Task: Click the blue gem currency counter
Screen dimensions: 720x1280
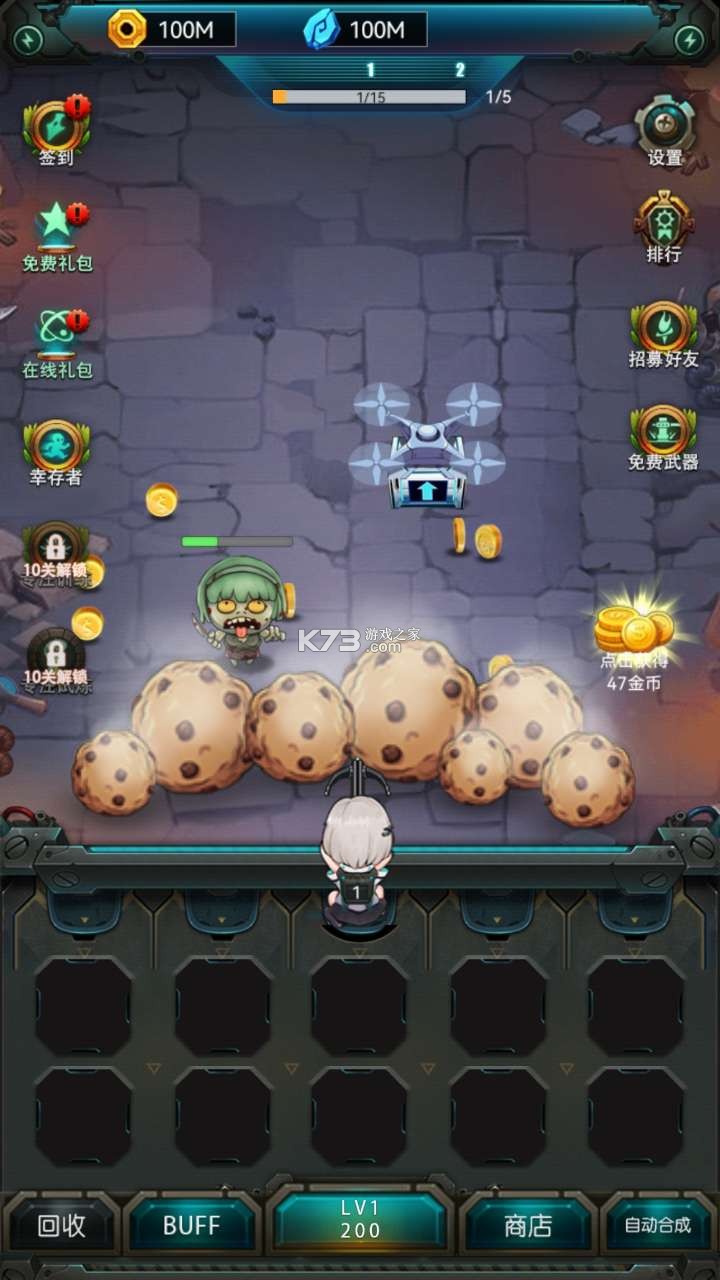Action: [x=365, y=30]
